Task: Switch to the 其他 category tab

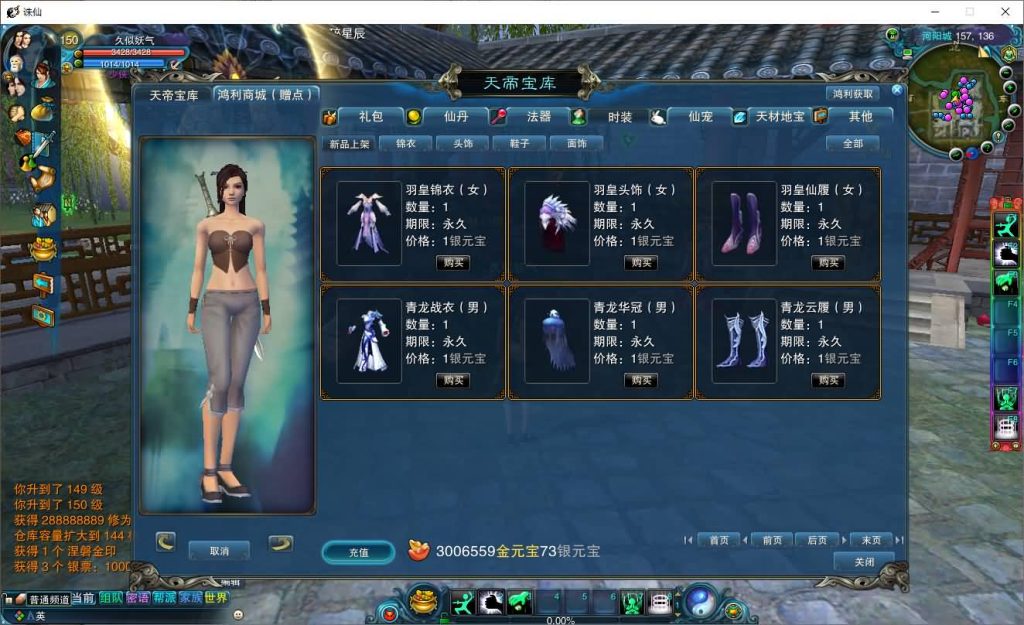Action: pos(860,117)
